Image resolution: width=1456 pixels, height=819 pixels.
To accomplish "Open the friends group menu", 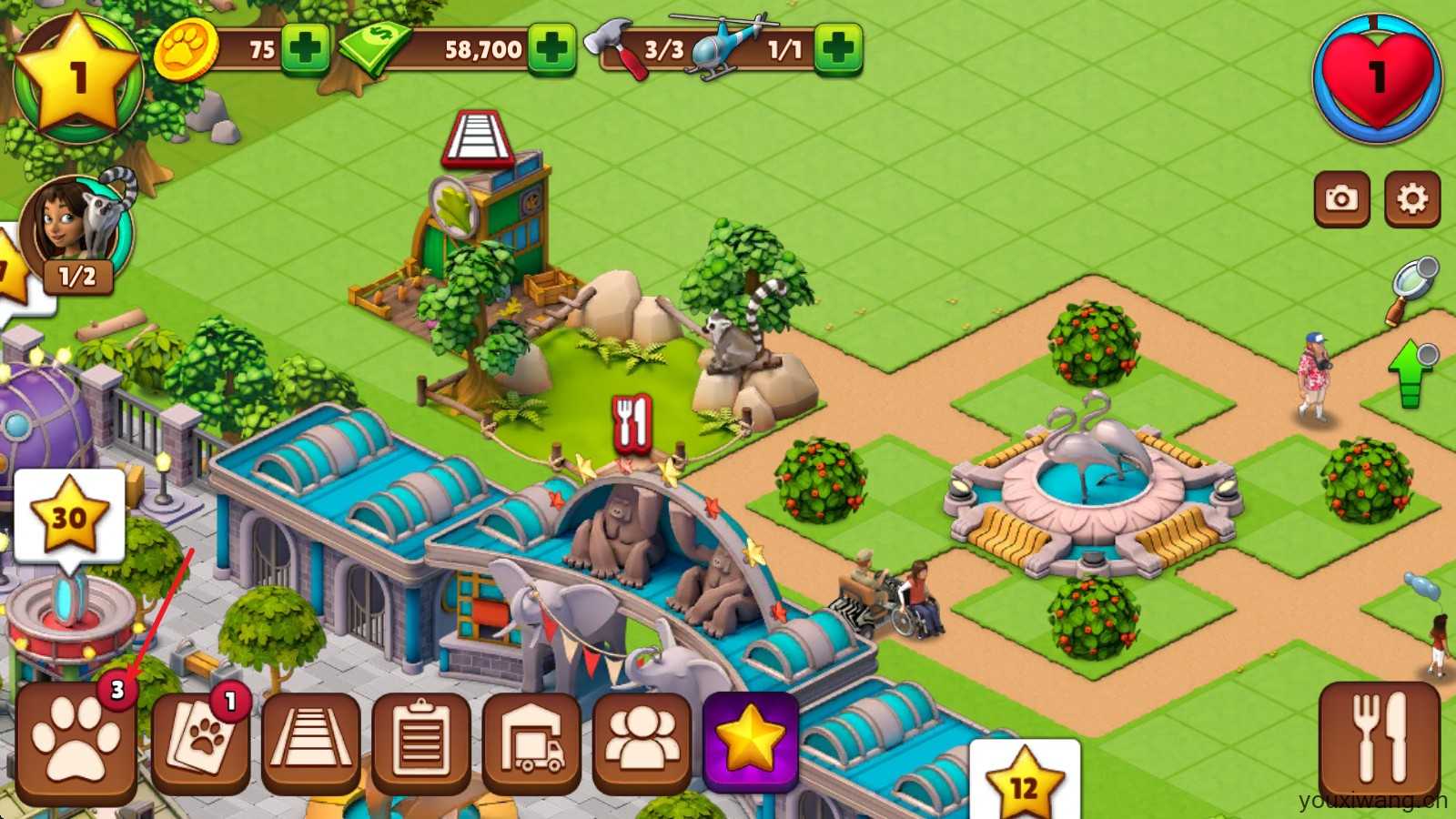I will click(642, 742).
